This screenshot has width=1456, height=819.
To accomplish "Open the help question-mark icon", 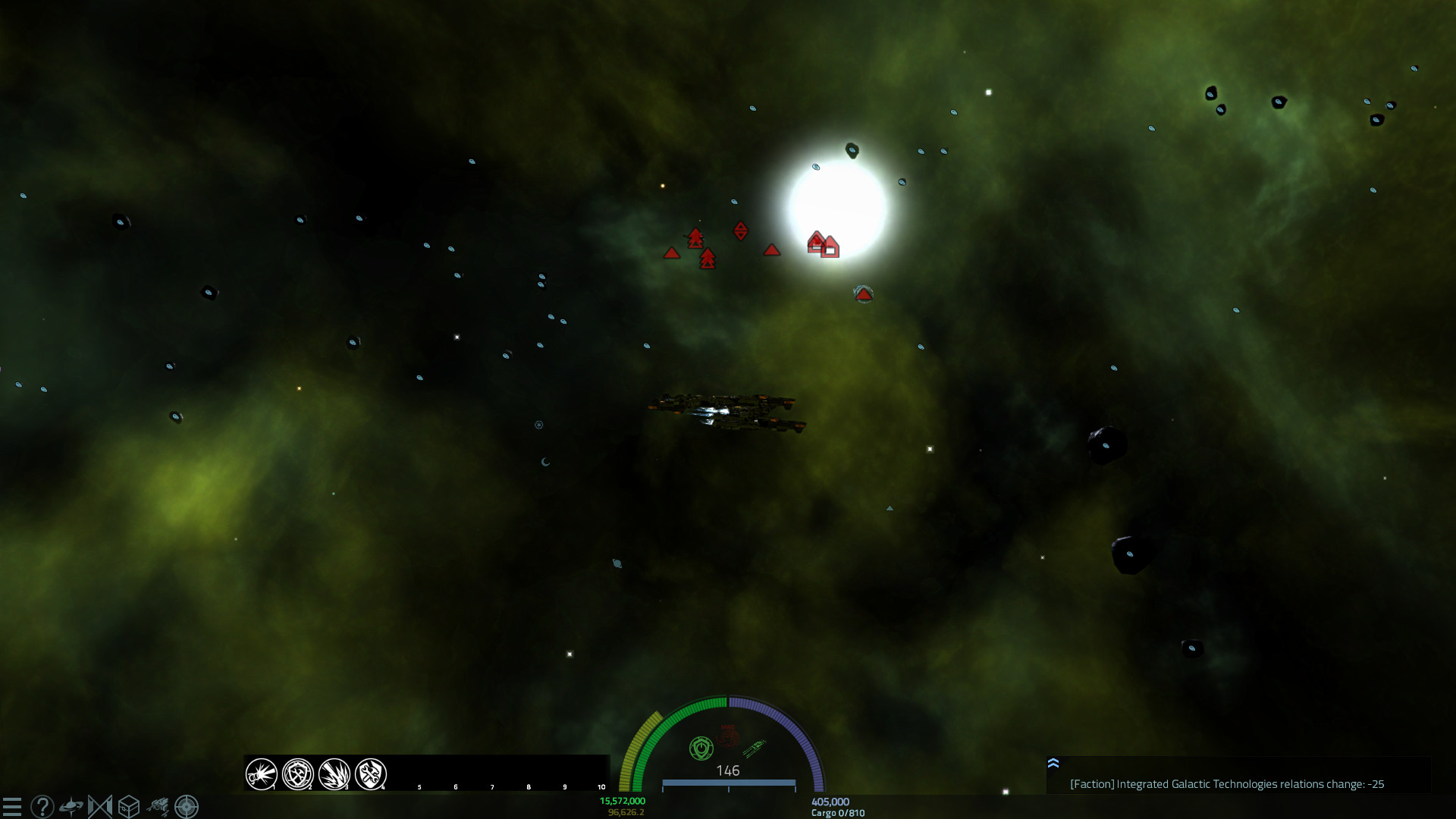I will 42,806.
